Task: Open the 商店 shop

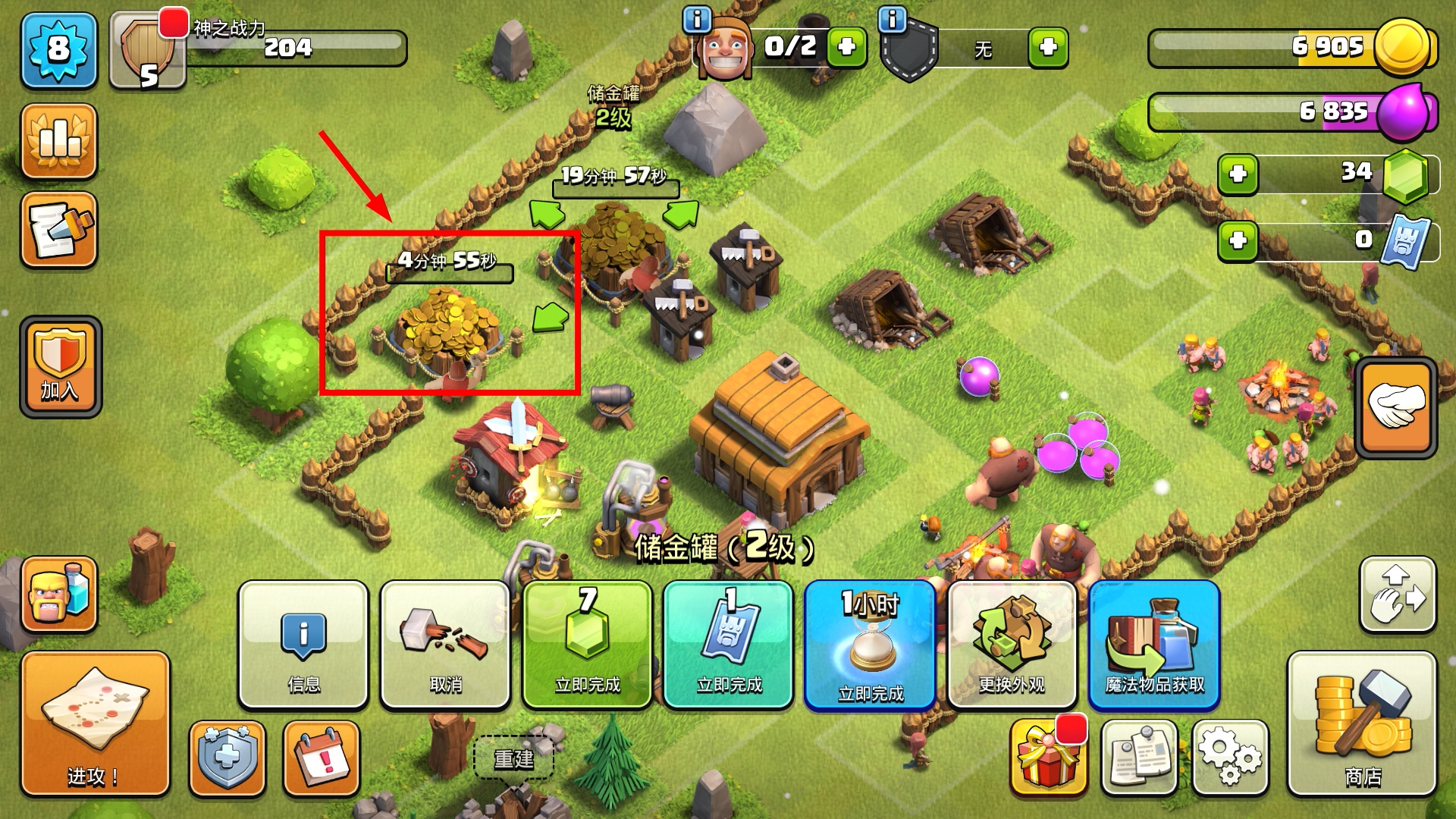Action: pyautogui.click(x=1362, y=723)
